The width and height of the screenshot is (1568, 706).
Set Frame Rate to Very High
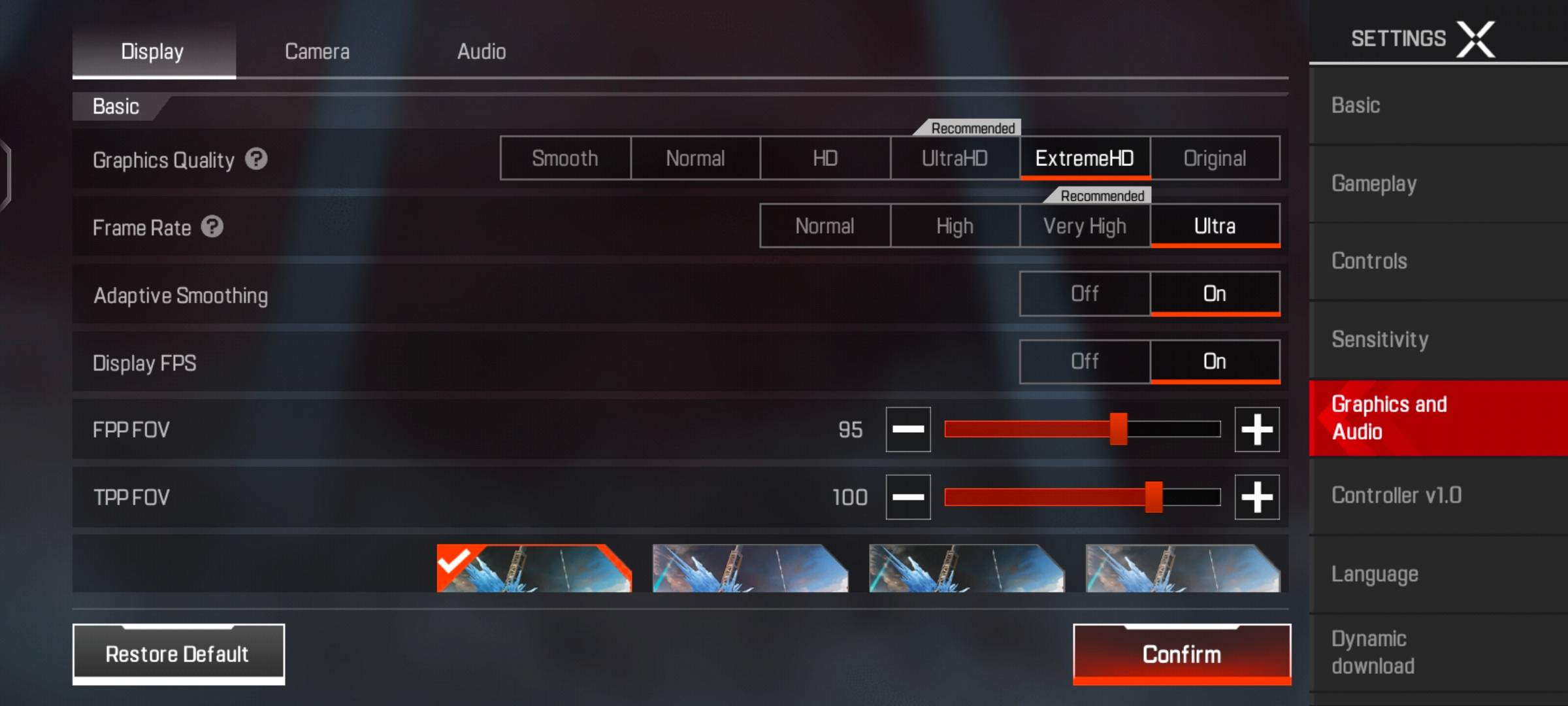(1085, 226)
